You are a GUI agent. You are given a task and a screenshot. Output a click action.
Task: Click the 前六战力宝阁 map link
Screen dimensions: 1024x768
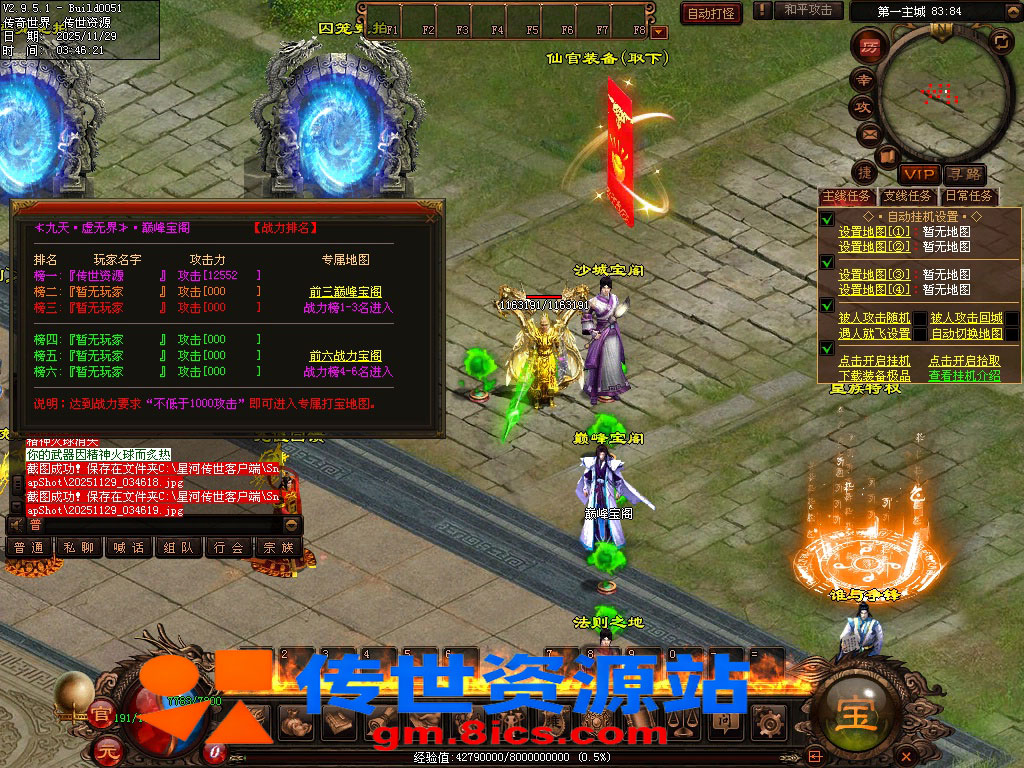click(345, 356)
